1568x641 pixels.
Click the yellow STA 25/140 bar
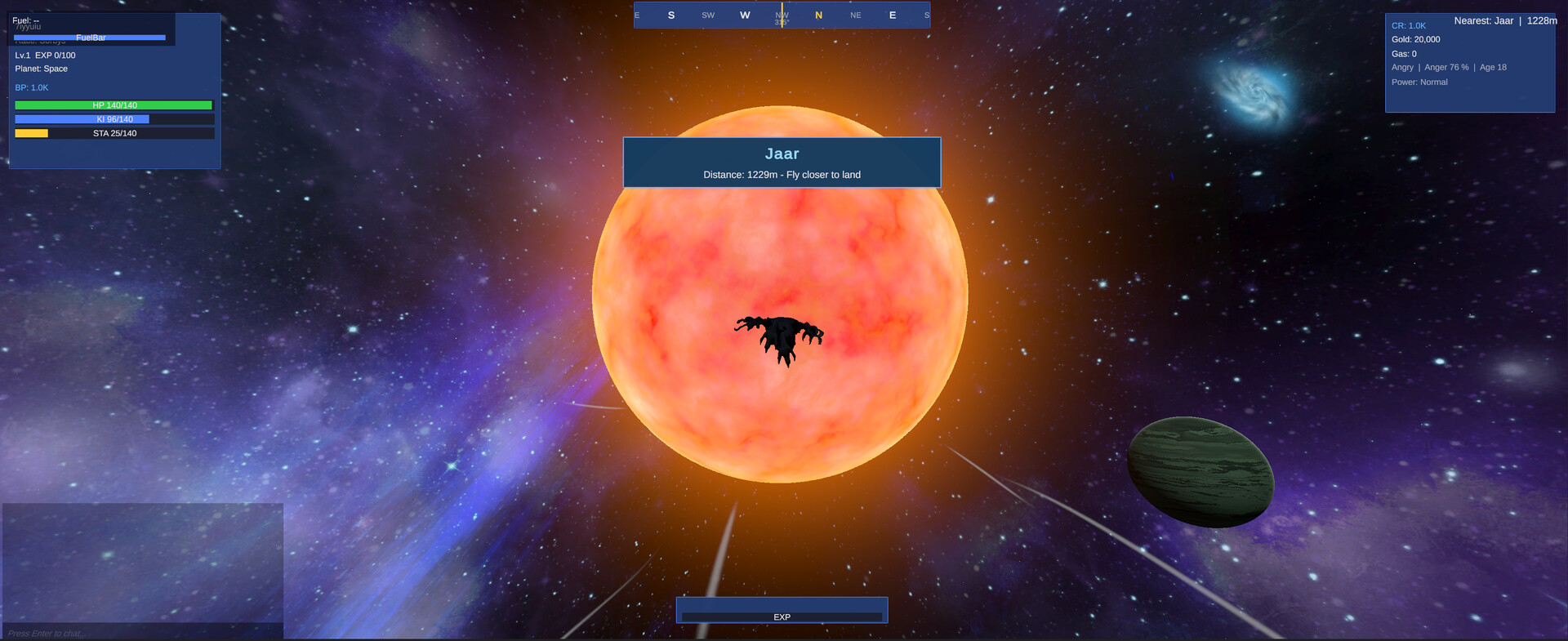pos(114,132)
